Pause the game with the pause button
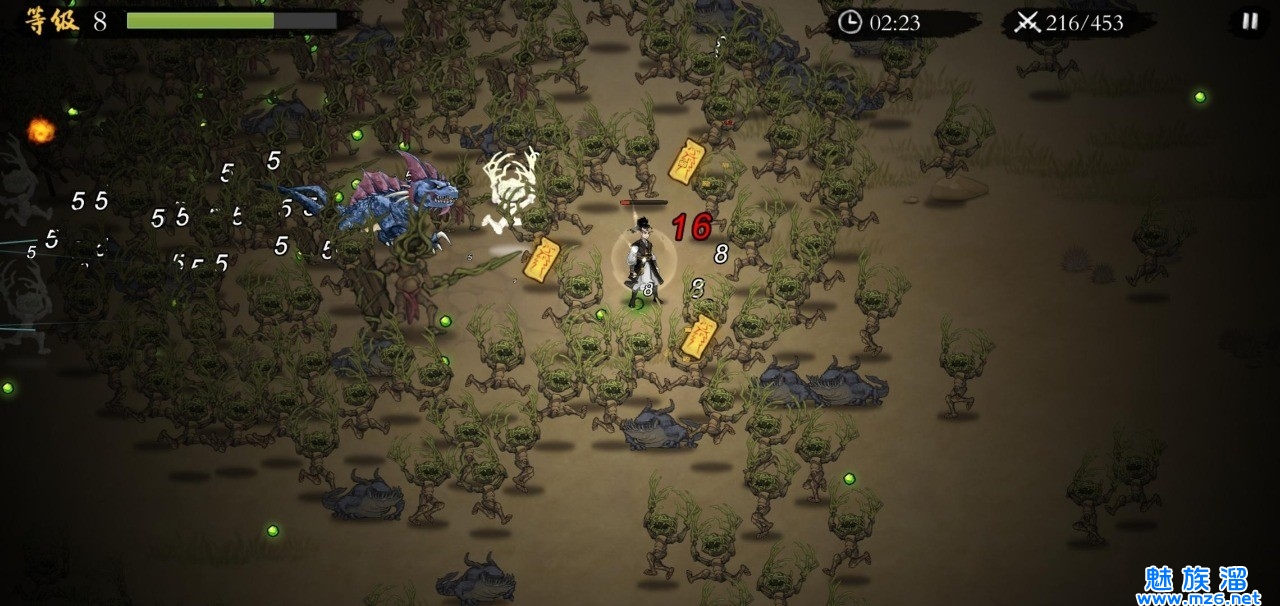This screenshot has height=606, width=1280. click(x=1249, y=21)
